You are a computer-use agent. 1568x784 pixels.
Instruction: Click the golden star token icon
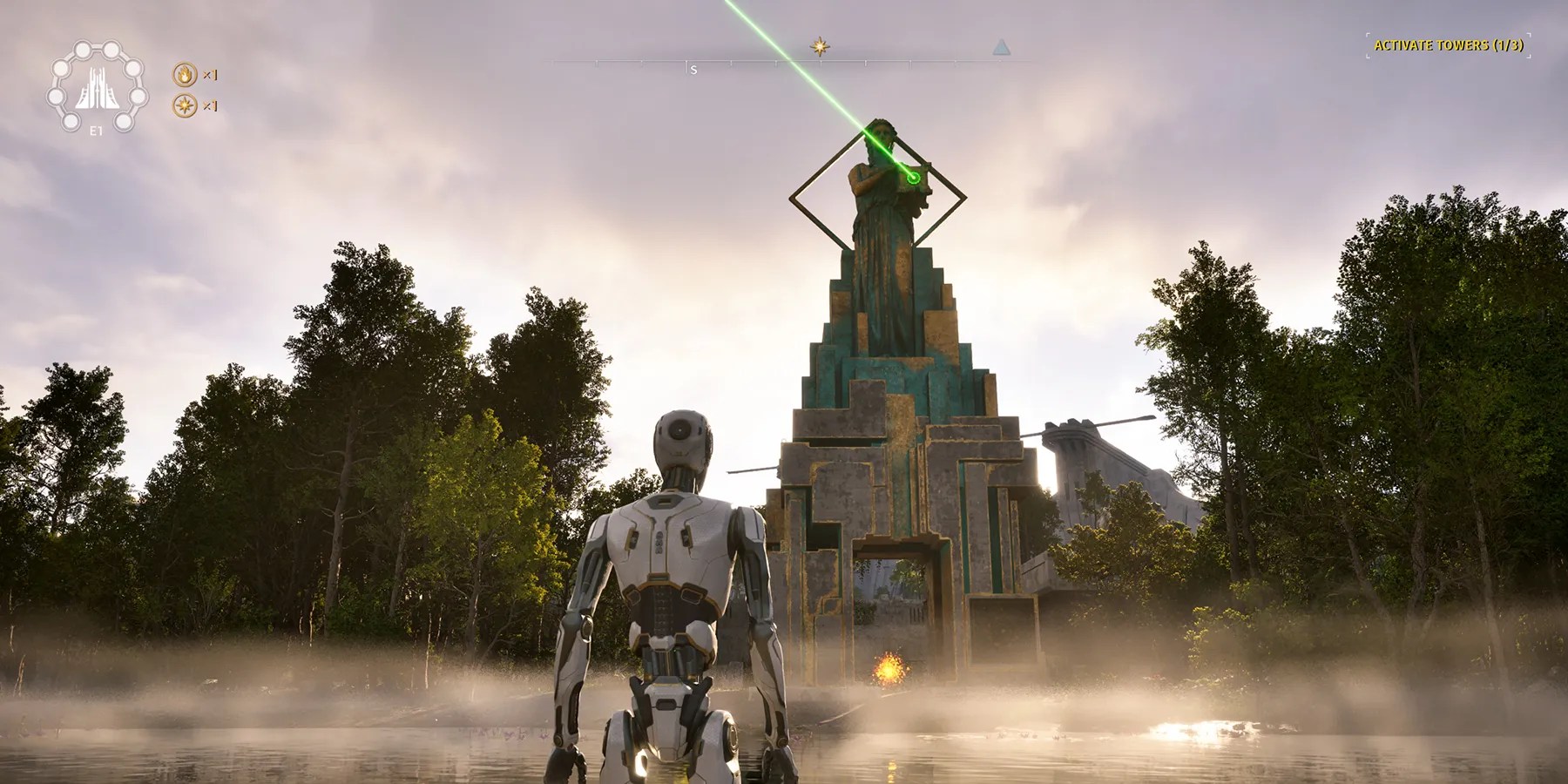coord(185,106)
